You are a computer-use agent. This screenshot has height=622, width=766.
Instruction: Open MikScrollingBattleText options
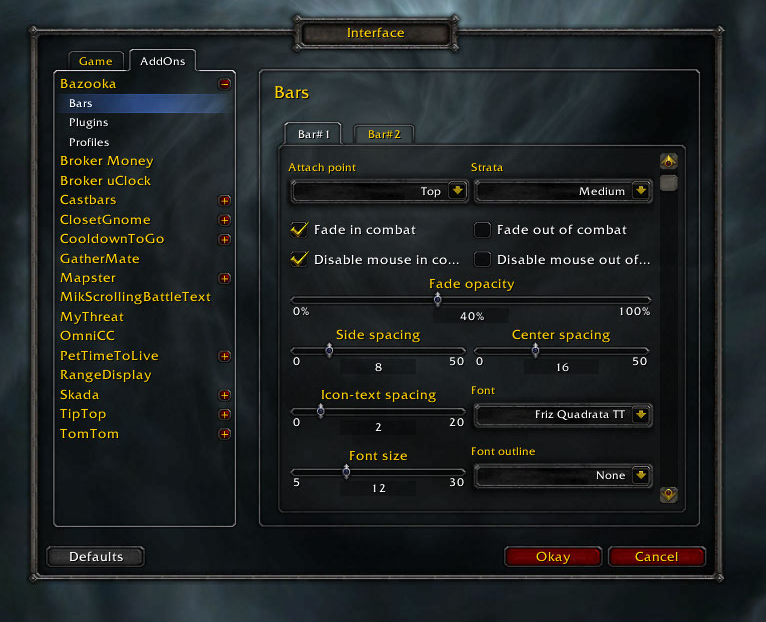coord(135,297)
